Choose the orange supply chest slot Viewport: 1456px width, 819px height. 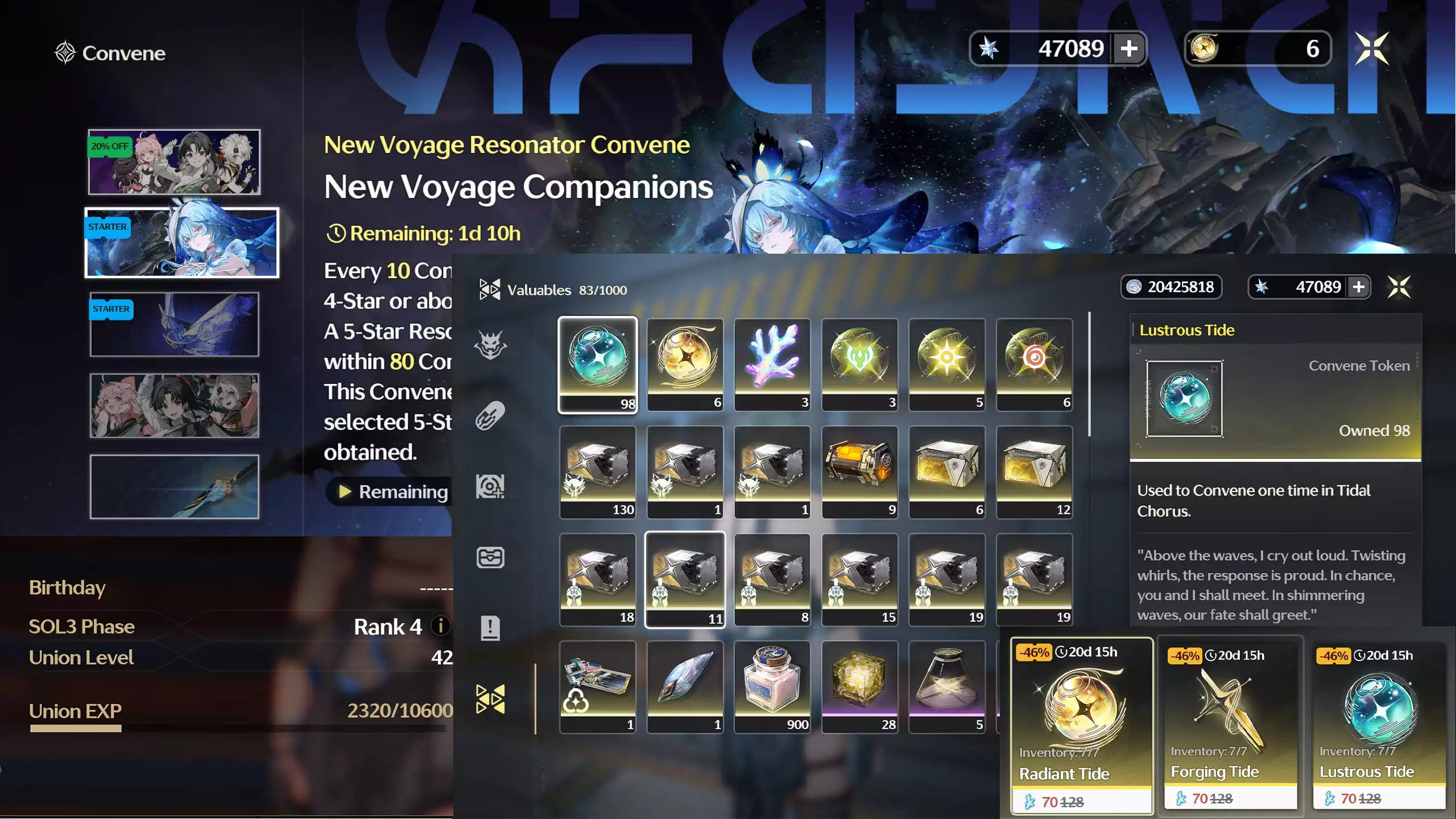tap(859, 472)
